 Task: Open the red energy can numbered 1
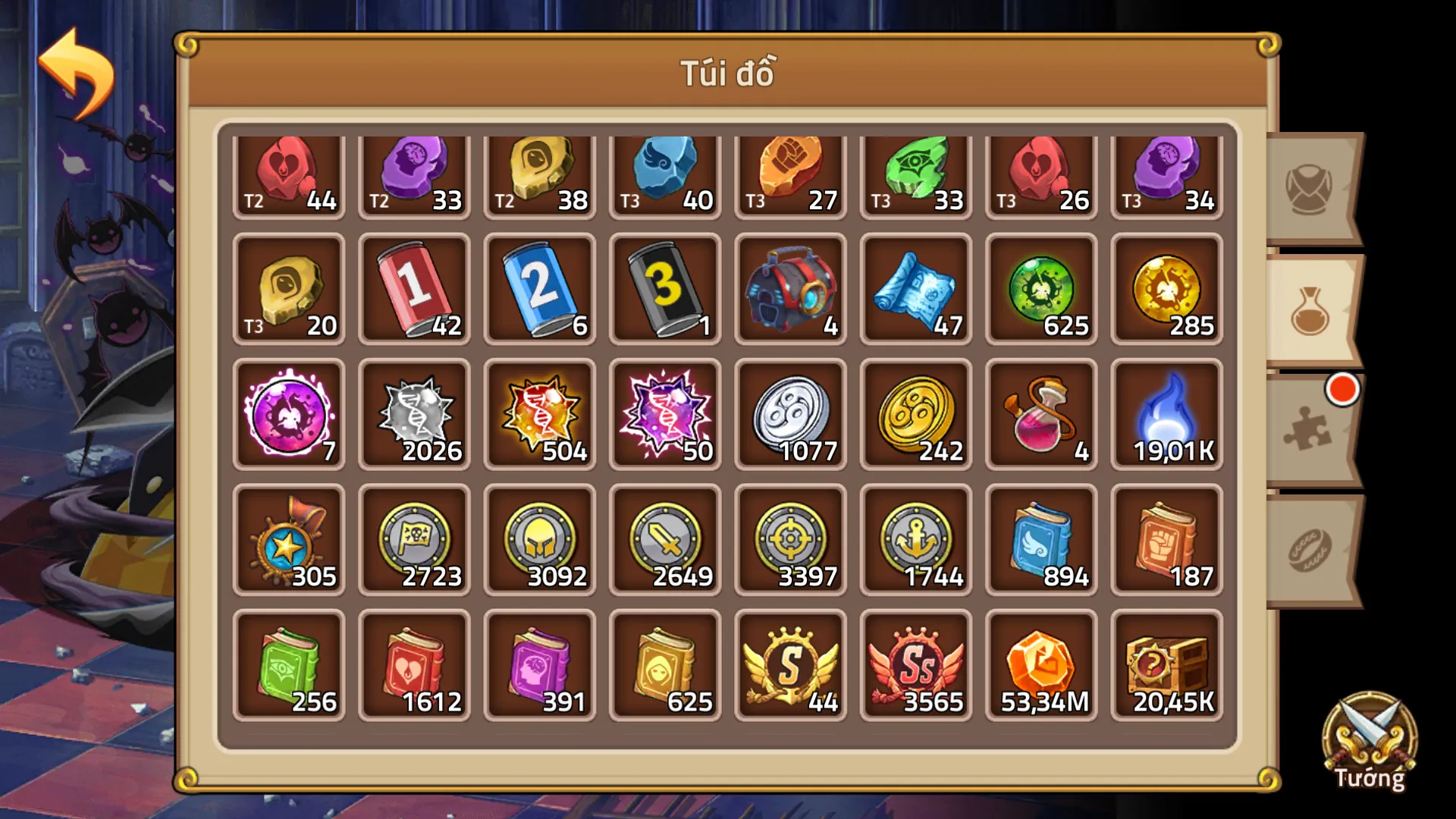[414, 290]
